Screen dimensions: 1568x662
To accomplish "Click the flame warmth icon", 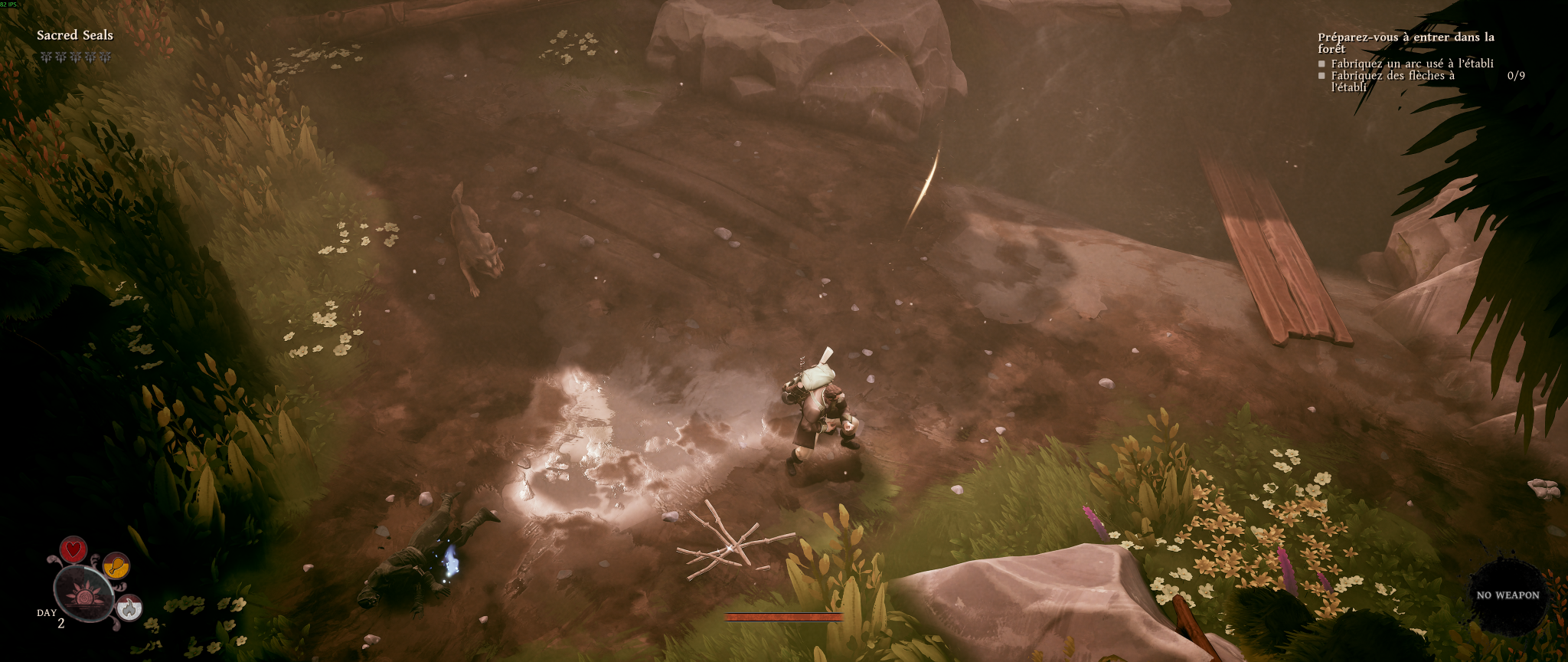I will (x=130, y=608).
